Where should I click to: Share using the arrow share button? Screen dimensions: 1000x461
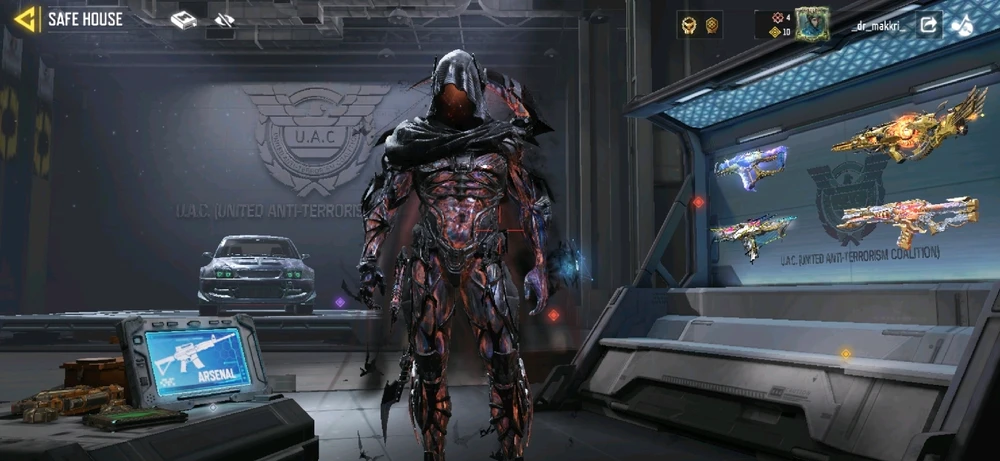click(x=928, y=24)
